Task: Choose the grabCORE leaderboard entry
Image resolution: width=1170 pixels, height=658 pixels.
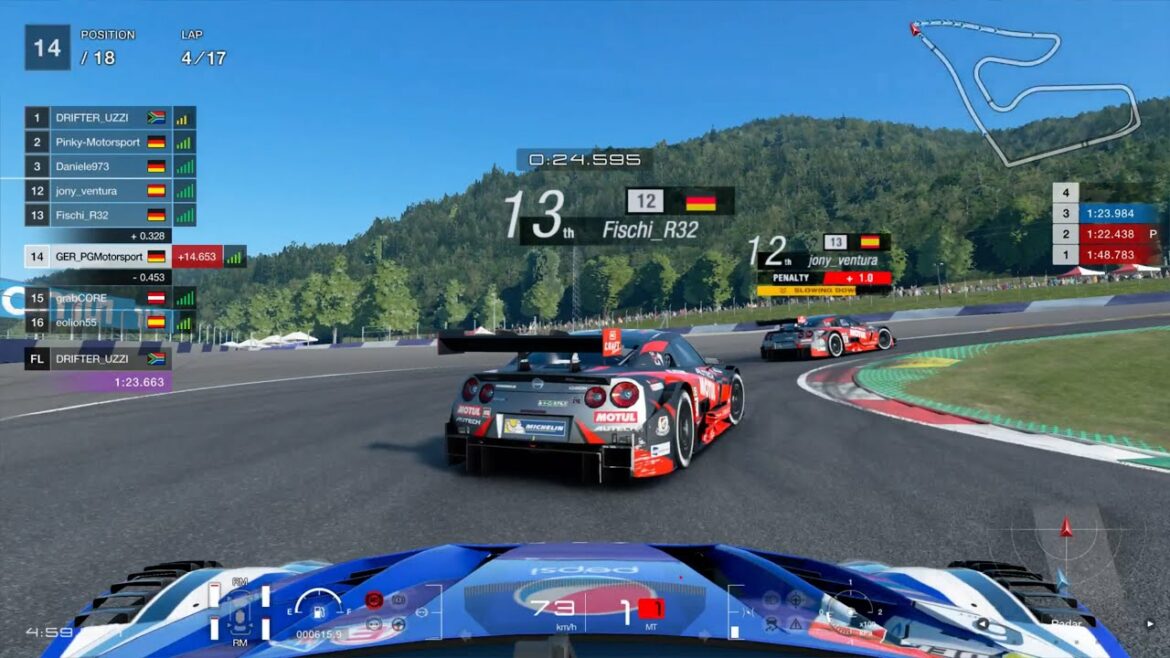Action: 100,298
